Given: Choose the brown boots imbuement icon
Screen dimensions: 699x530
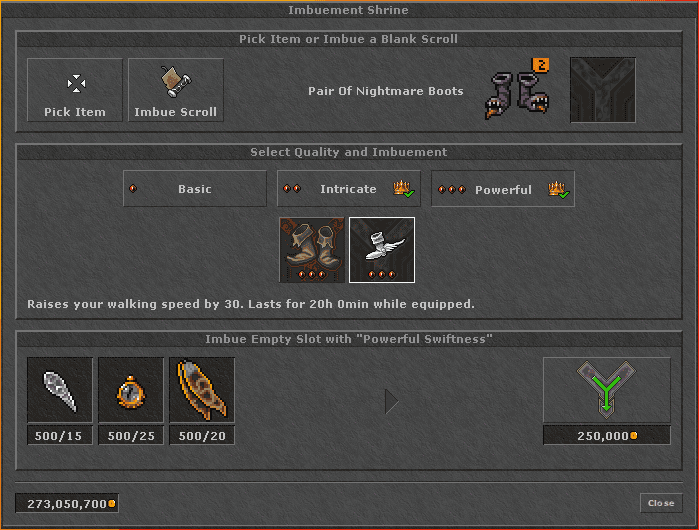Looking at the screenshot, I should pyautogui.click(x=311, y=250).
